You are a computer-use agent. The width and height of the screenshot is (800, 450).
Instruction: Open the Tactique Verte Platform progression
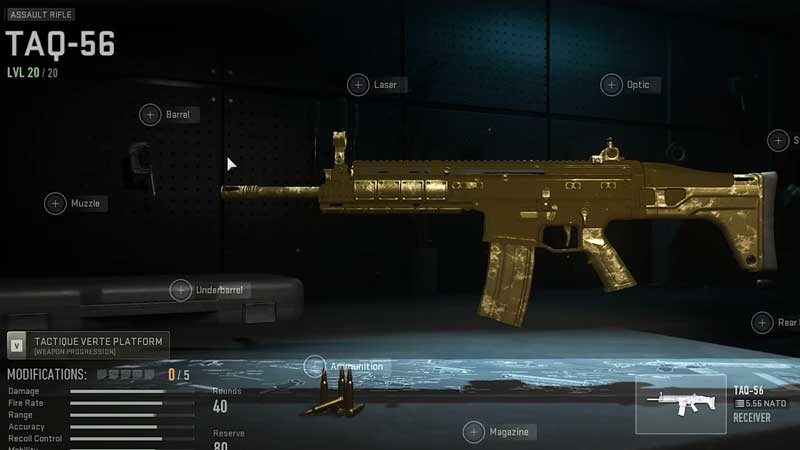tap(88, 345)
